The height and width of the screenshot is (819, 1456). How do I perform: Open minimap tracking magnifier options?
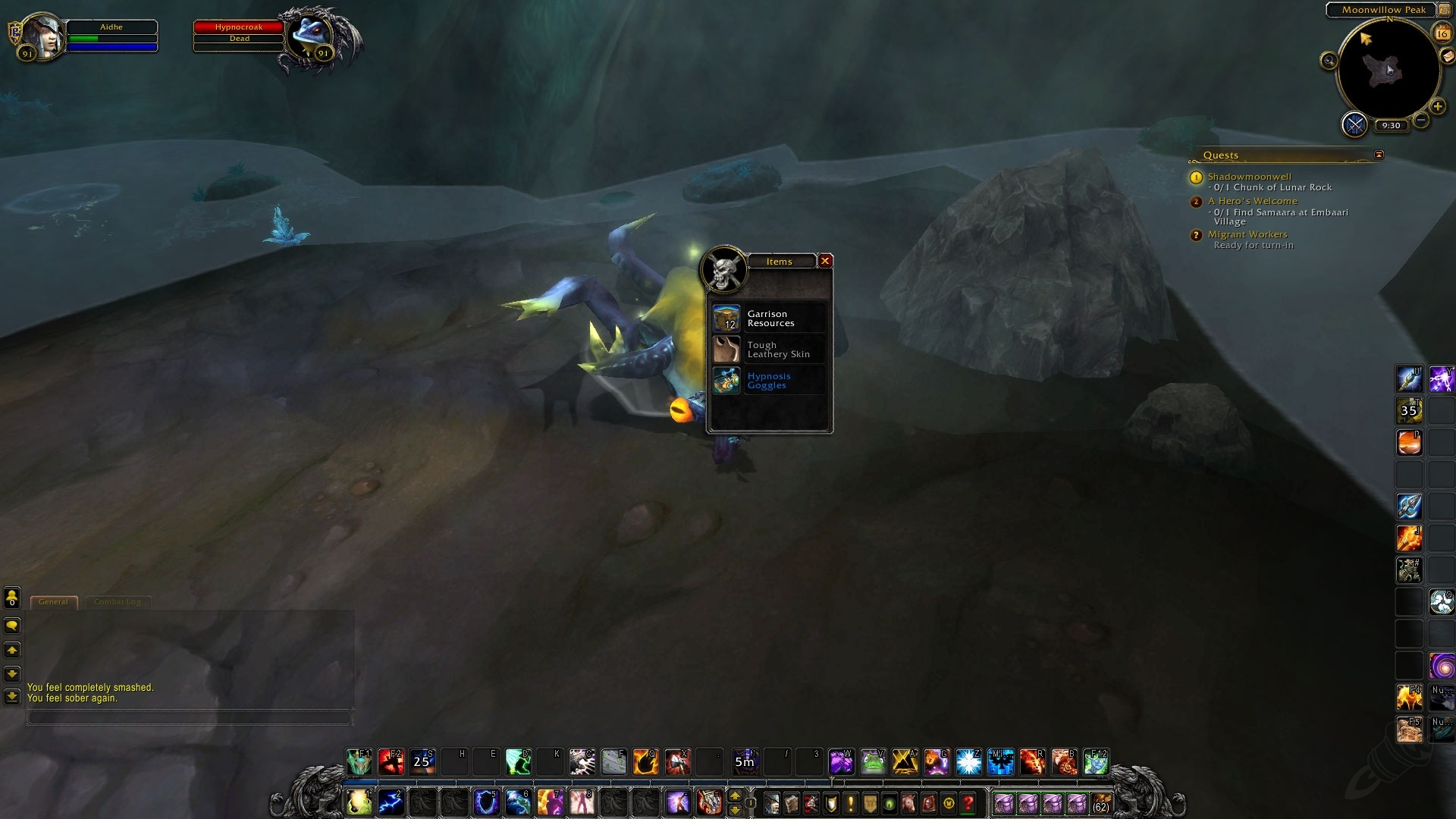1329,61
